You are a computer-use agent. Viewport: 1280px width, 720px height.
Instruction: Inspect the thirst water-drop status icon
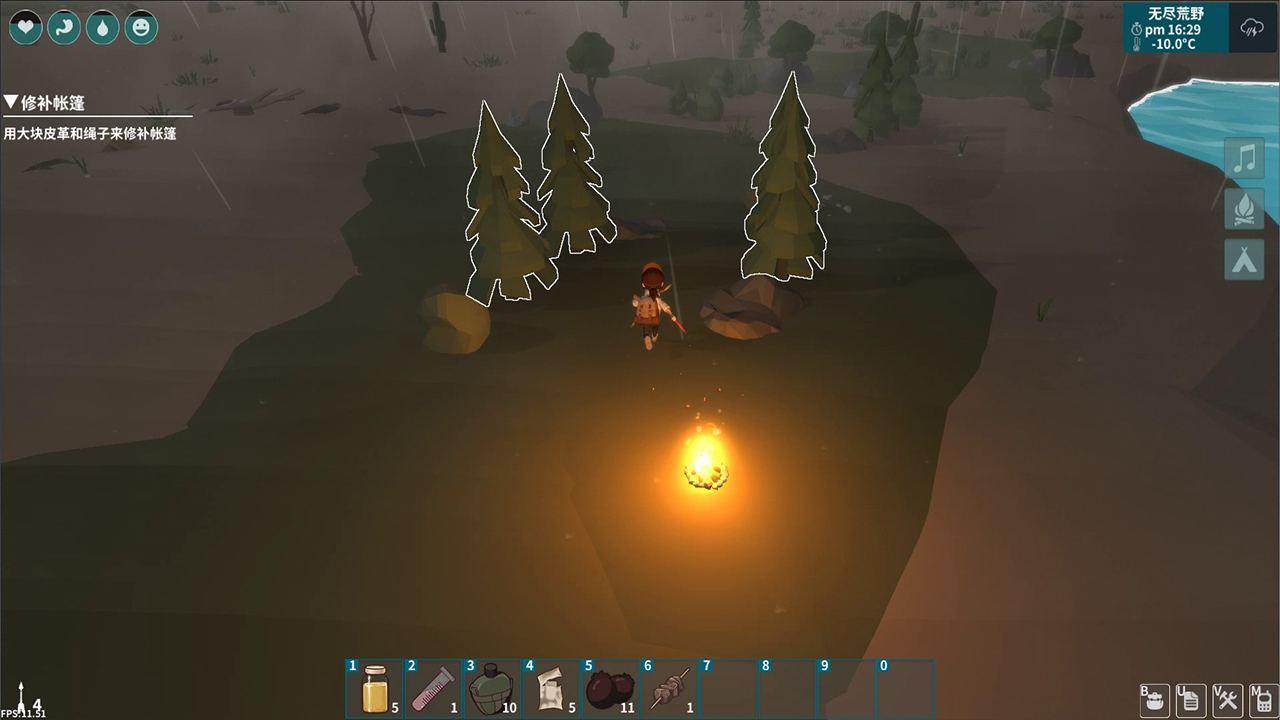102,27
